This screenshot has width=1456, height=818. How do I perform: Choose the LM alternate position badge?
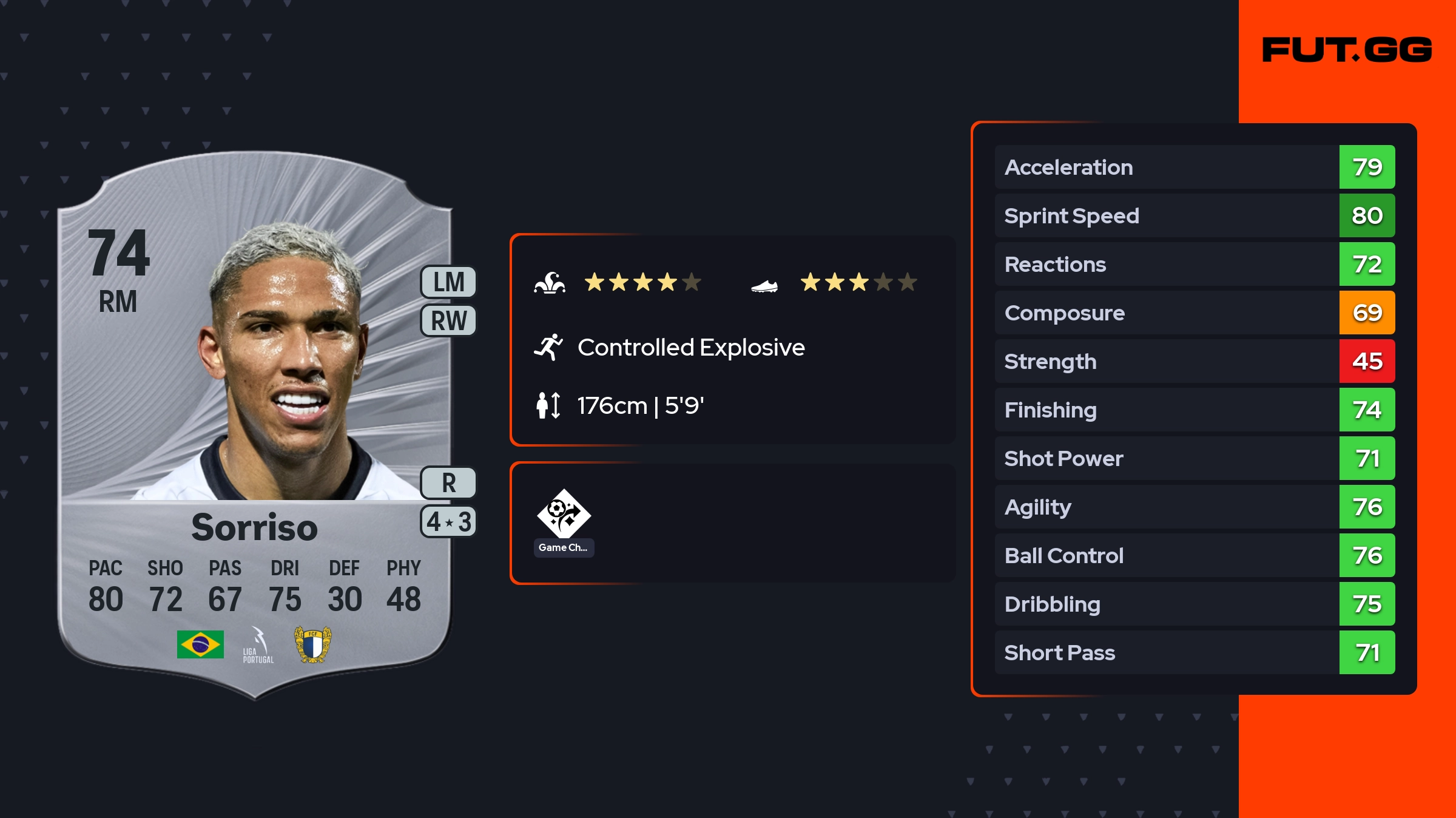click(x=448, y=282)
